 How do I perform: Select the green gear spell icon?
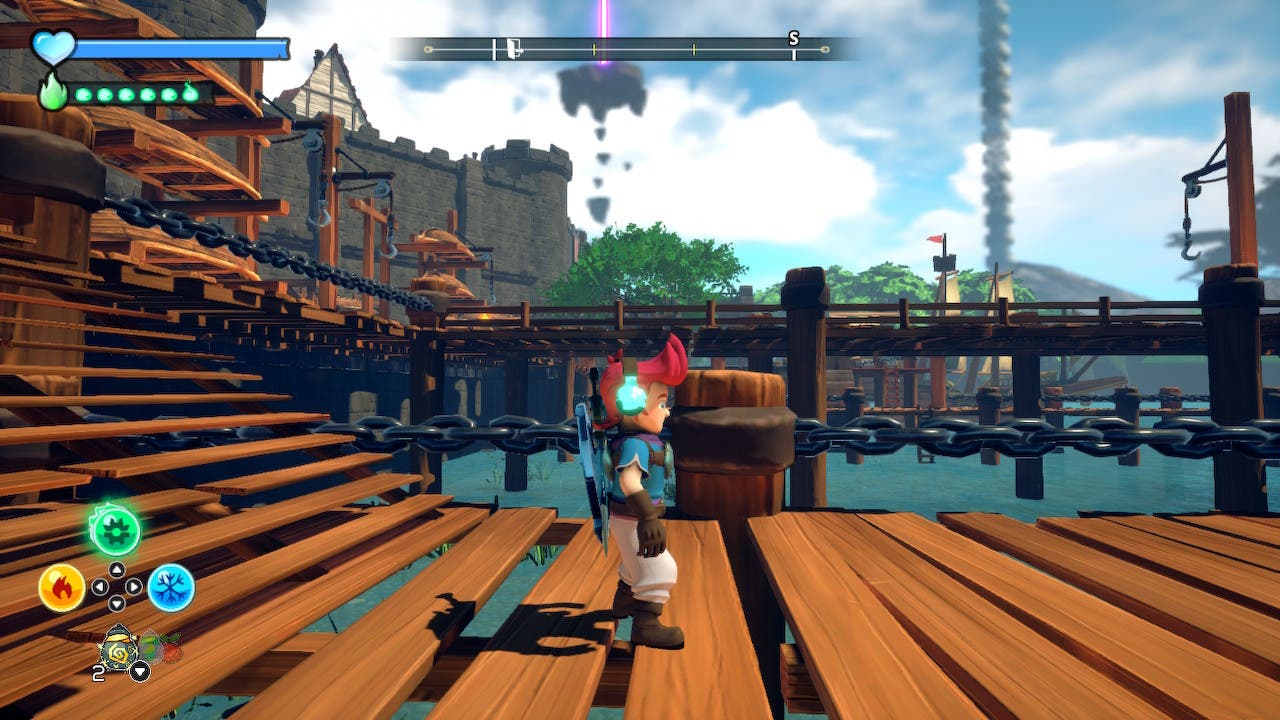pyautogui.click(x=116, y=529)
